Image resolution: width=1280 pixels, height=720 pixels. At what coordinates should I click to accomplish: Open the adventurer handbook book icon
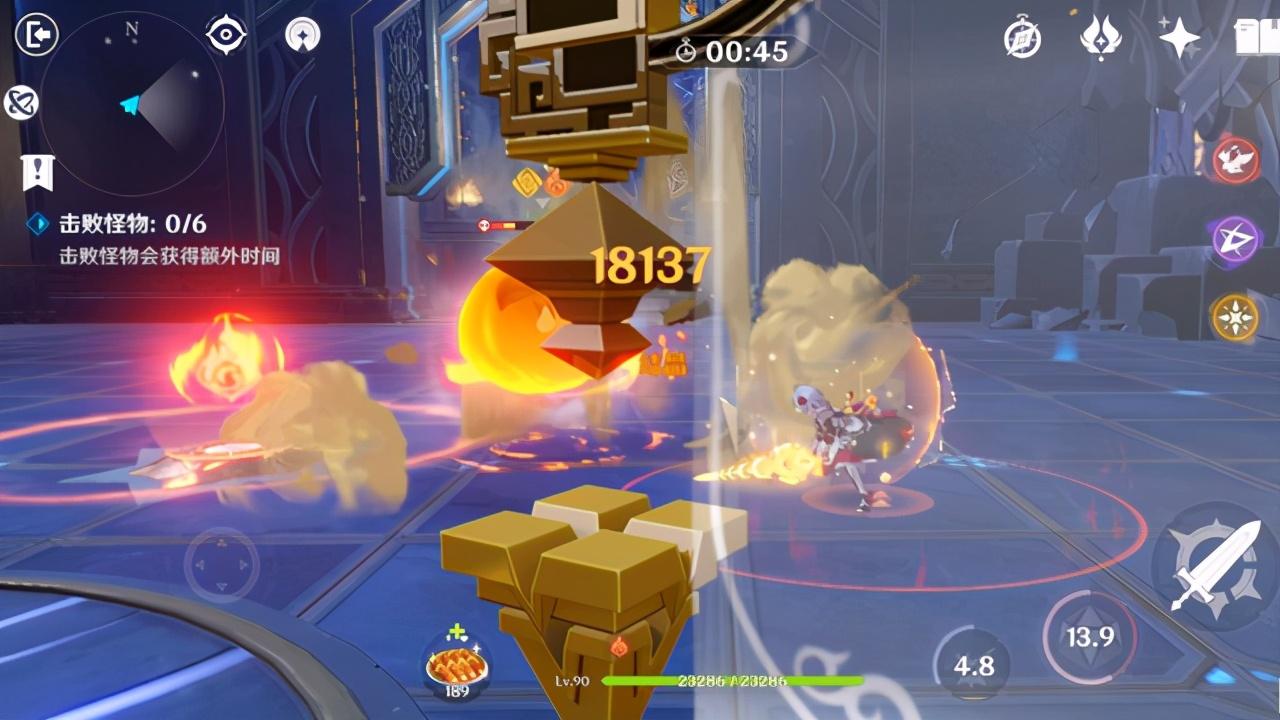tap(1257, 38)
